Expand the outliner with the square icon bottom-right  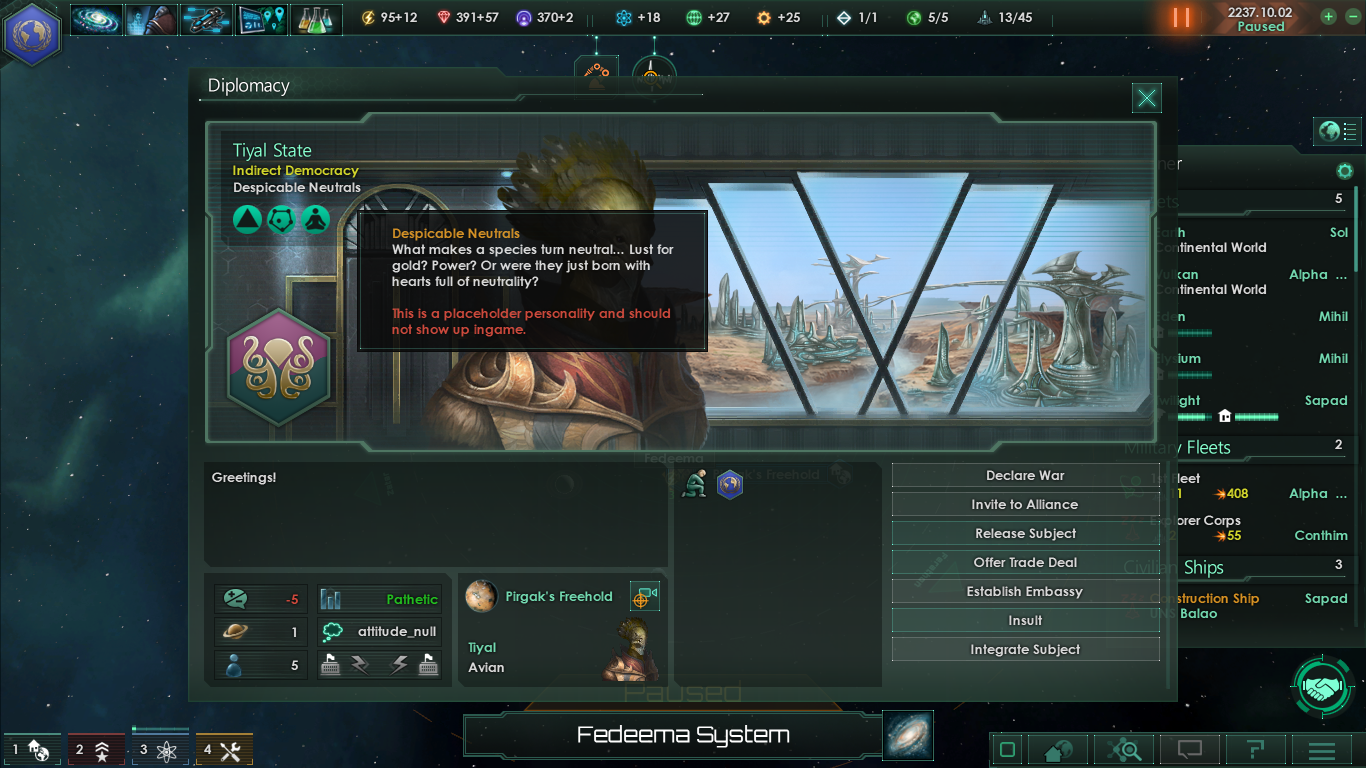(1005, 749)
